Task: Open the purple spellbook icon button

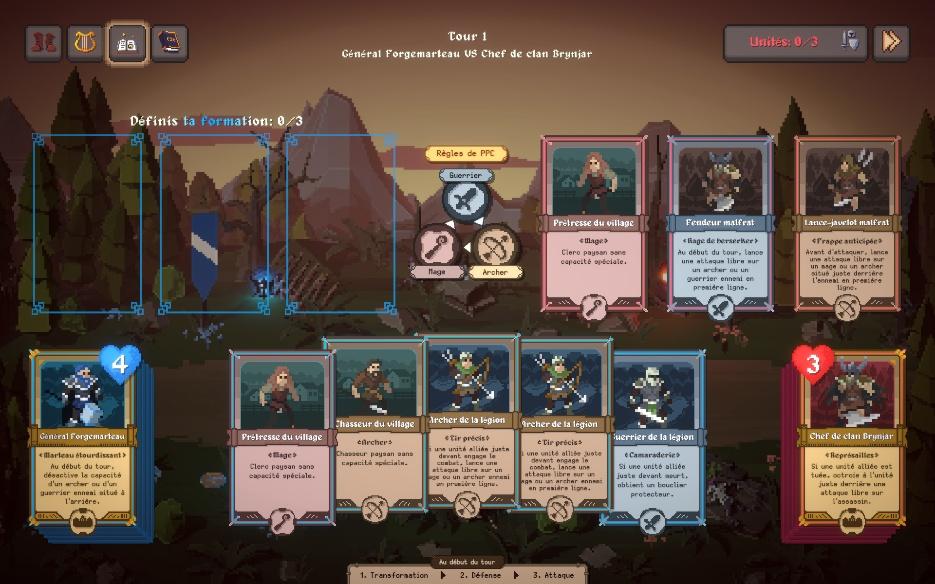Action: tap(170, 43)
